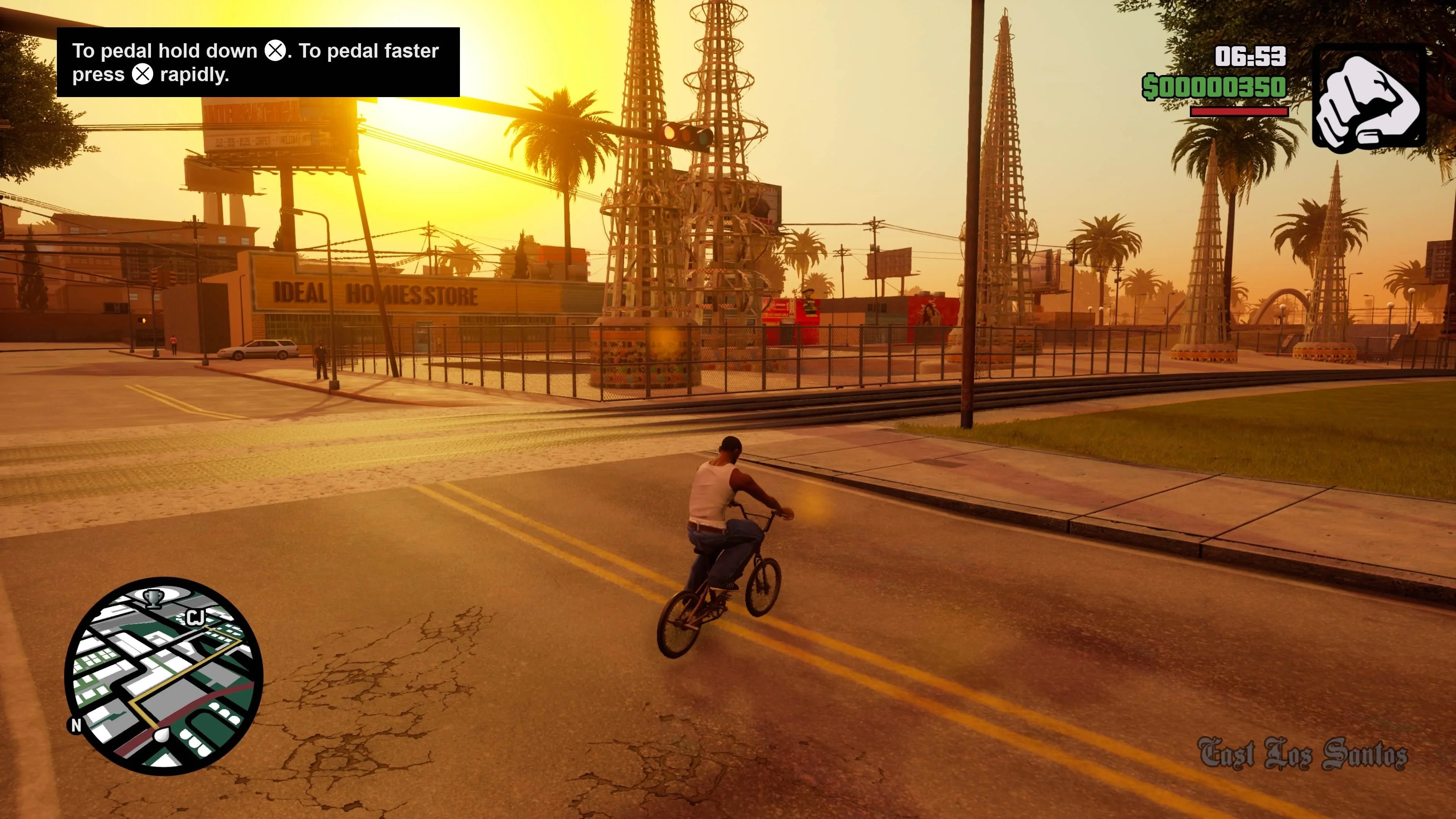
Task: Click the trophy marker on the minimap
Action: (152, 598)
